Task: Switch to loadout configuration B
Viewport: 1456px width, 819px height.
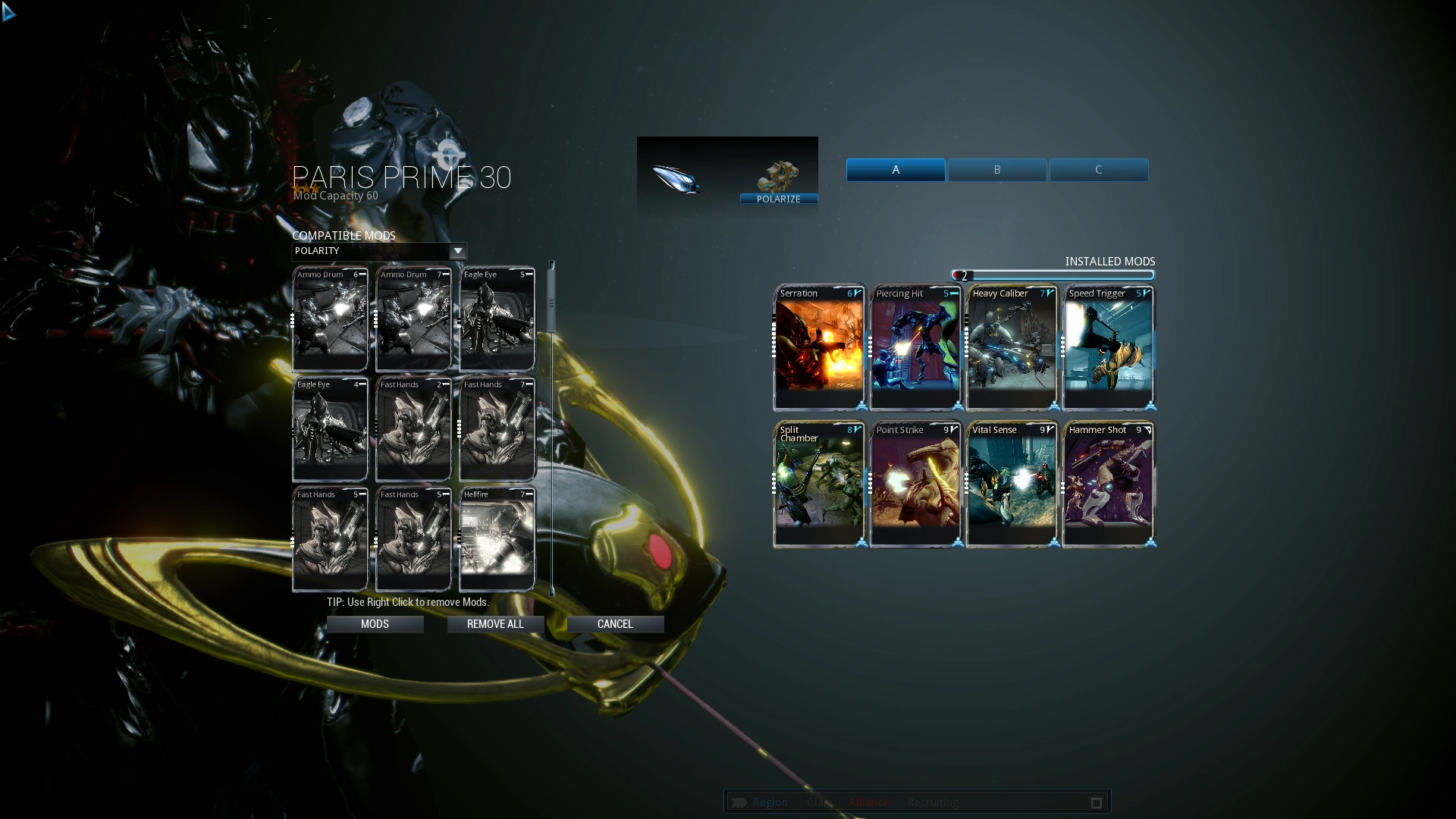Action: (x=996, y=170)
